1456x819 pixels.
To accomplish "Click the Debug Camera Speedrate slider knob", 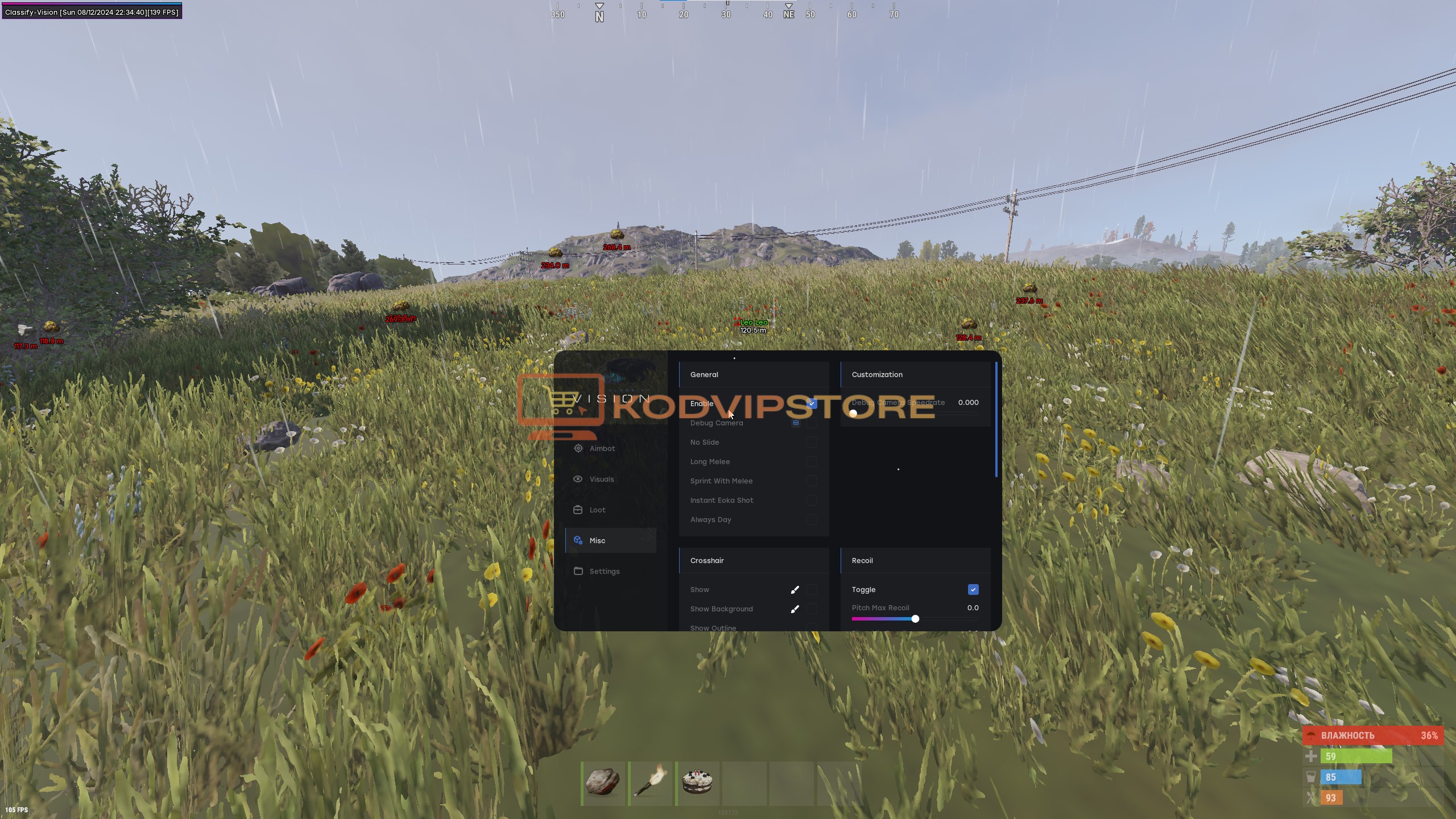I will [x=854, y=414].
